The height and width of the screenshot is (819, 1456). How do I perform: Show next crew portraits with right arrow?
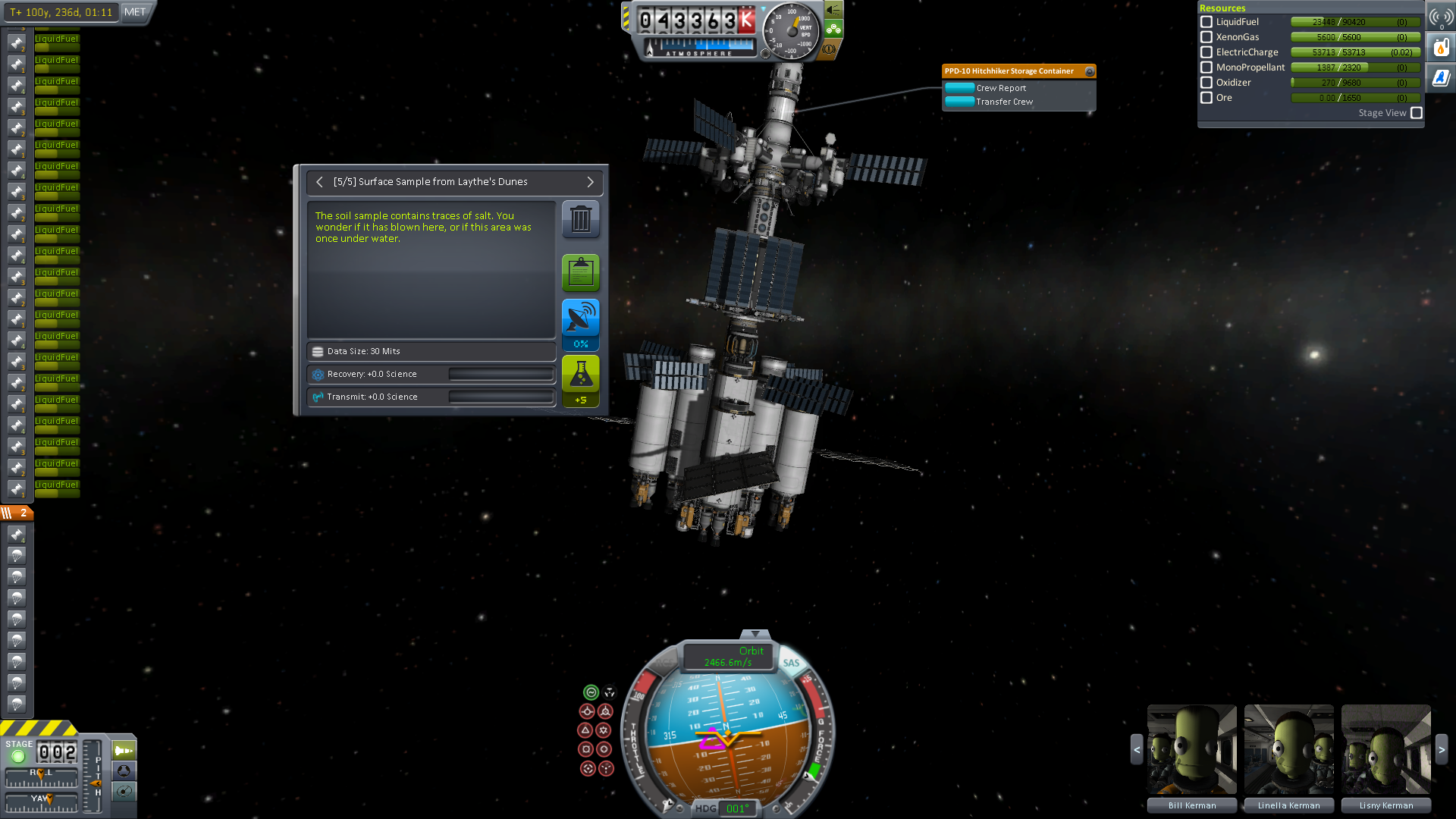pos(1442,749)
